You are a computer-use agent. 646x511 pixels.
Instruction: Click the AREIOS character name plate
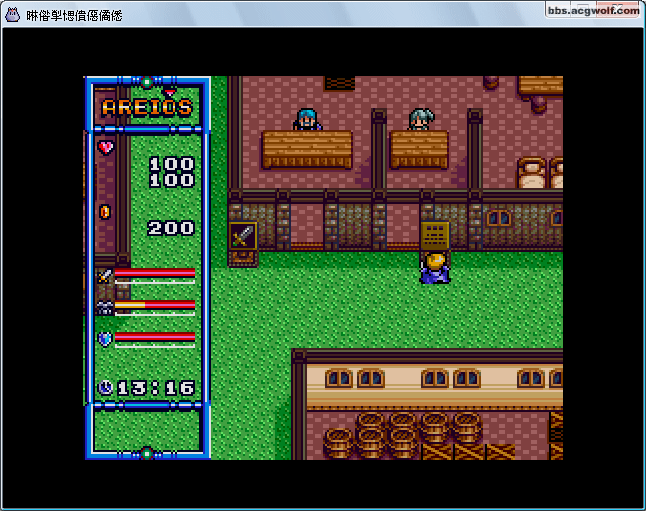[147, 107]
